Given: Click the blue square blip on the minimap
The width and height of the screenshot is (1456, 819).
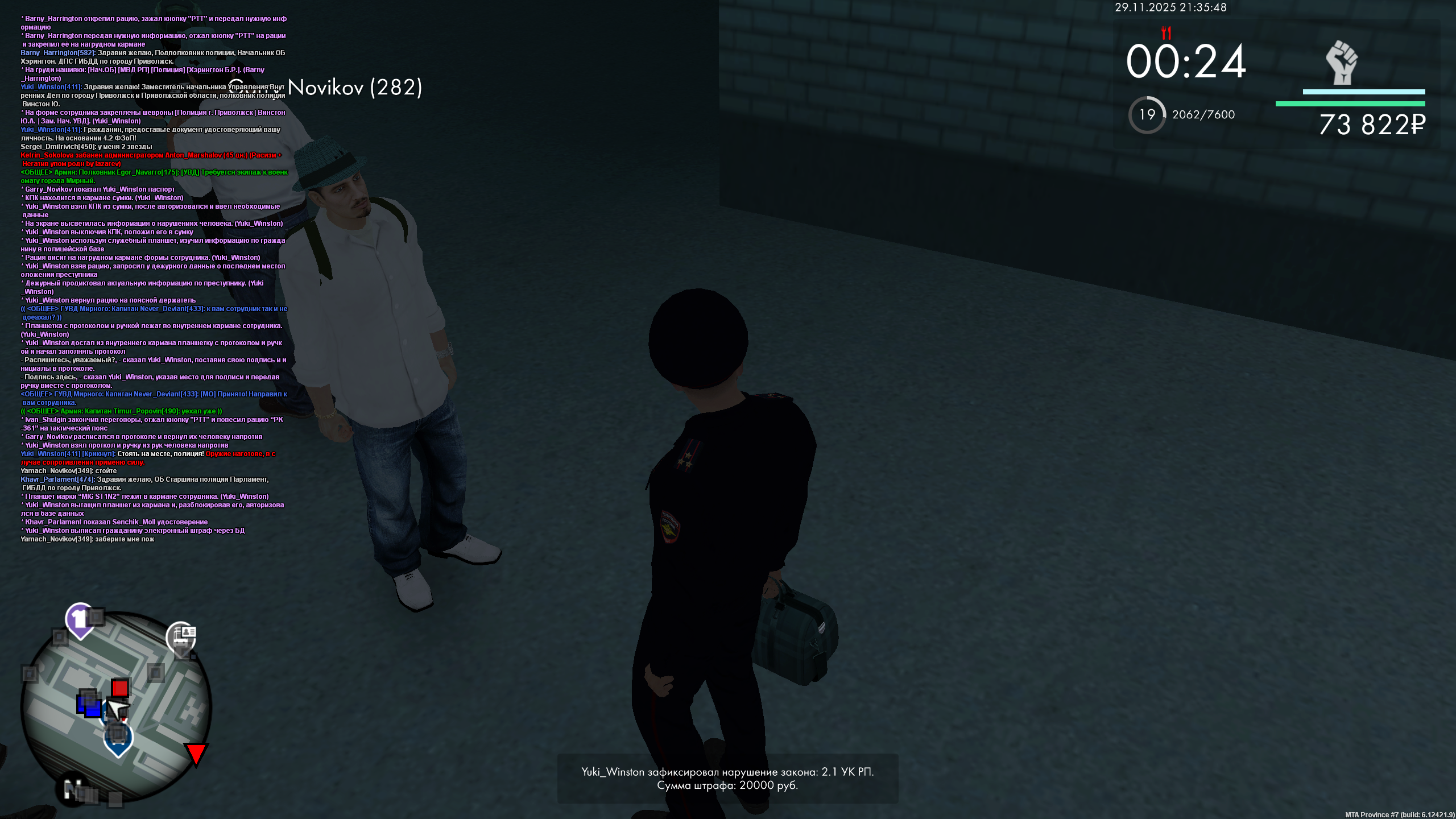Looking at the screenshot, I should (89, 706).
